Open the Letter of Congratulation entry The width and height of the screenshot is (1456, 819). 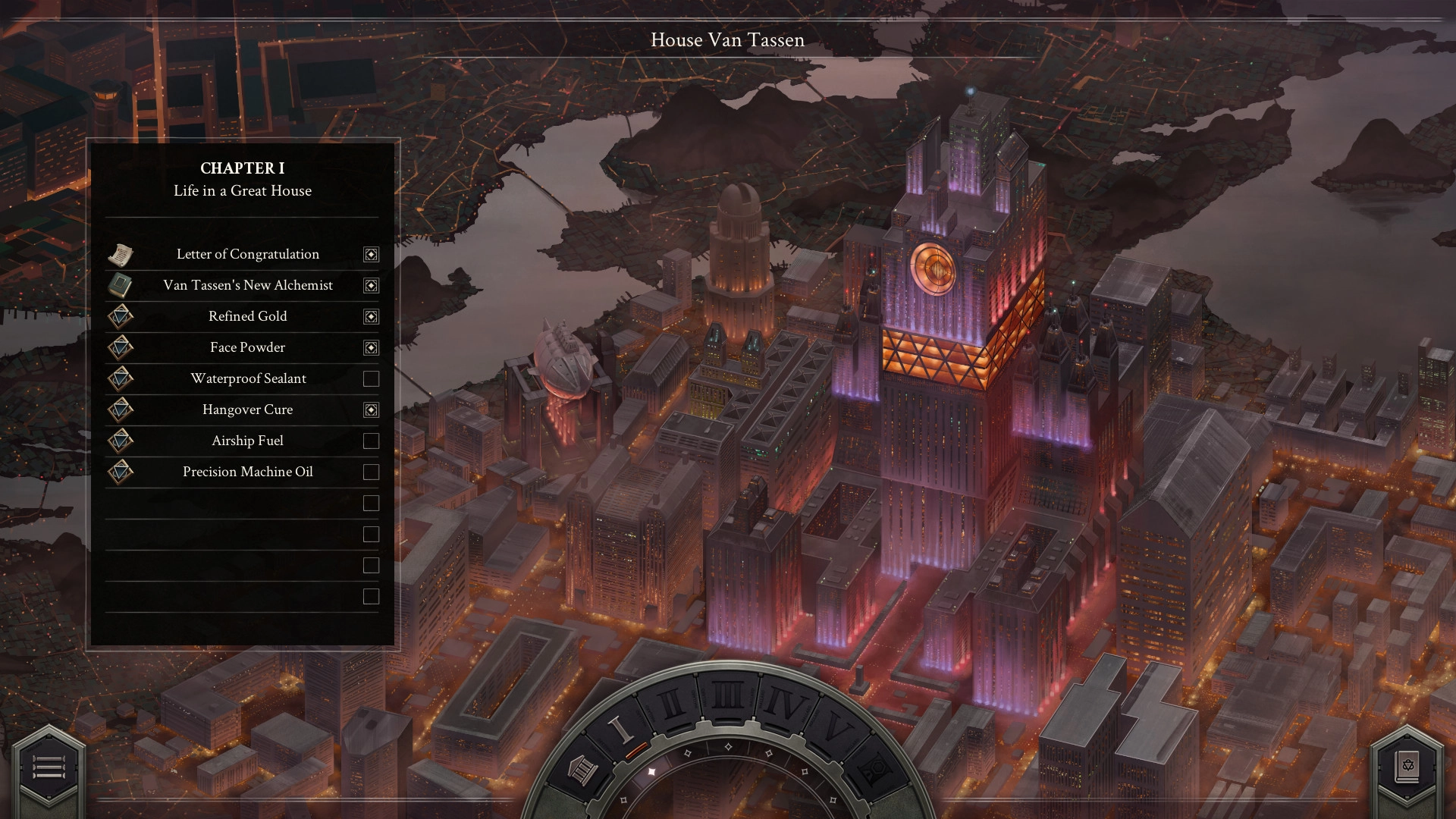click(247, 255)
